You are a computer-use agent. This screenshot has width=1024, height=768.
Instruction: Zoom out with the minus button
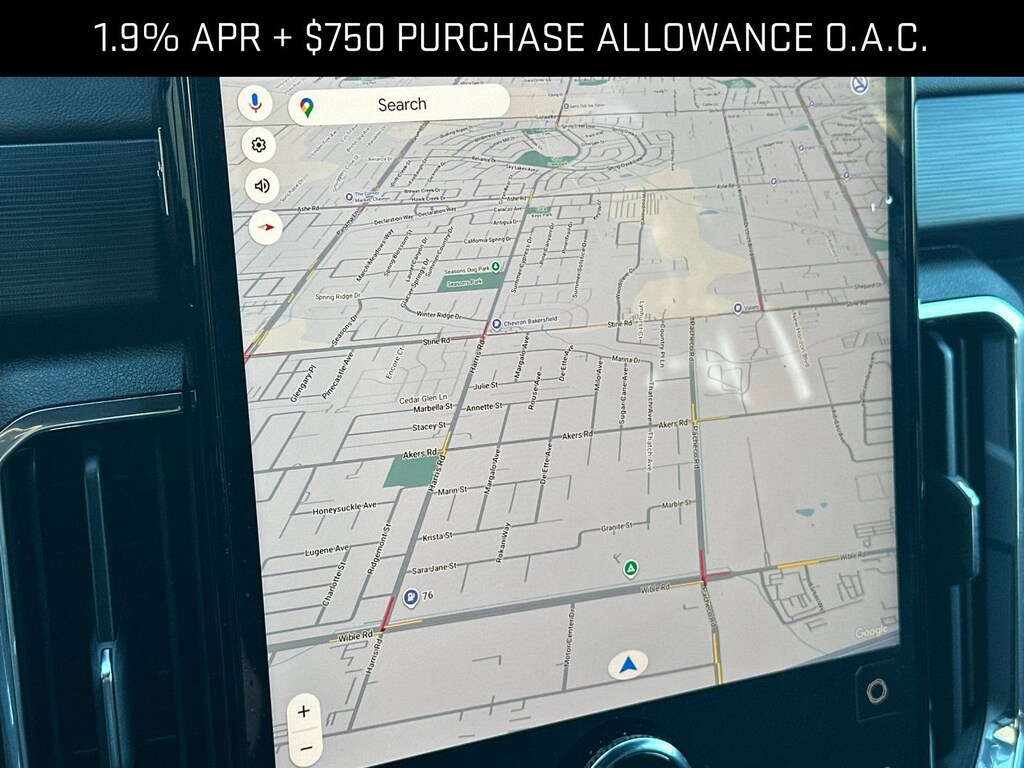[x=305, y=747]
